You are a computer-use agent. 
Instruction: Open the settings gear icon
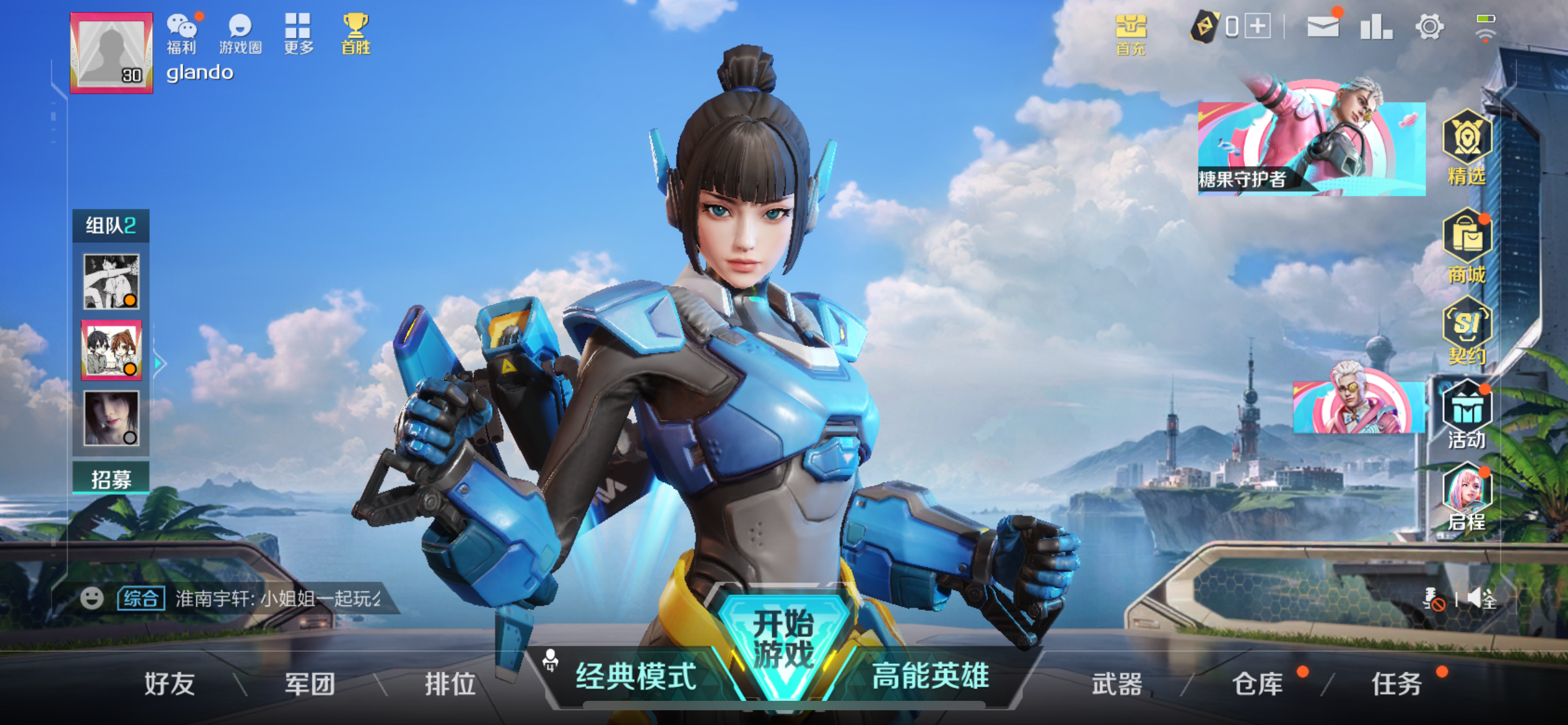pyautogui.click(x=1429, y=26)
